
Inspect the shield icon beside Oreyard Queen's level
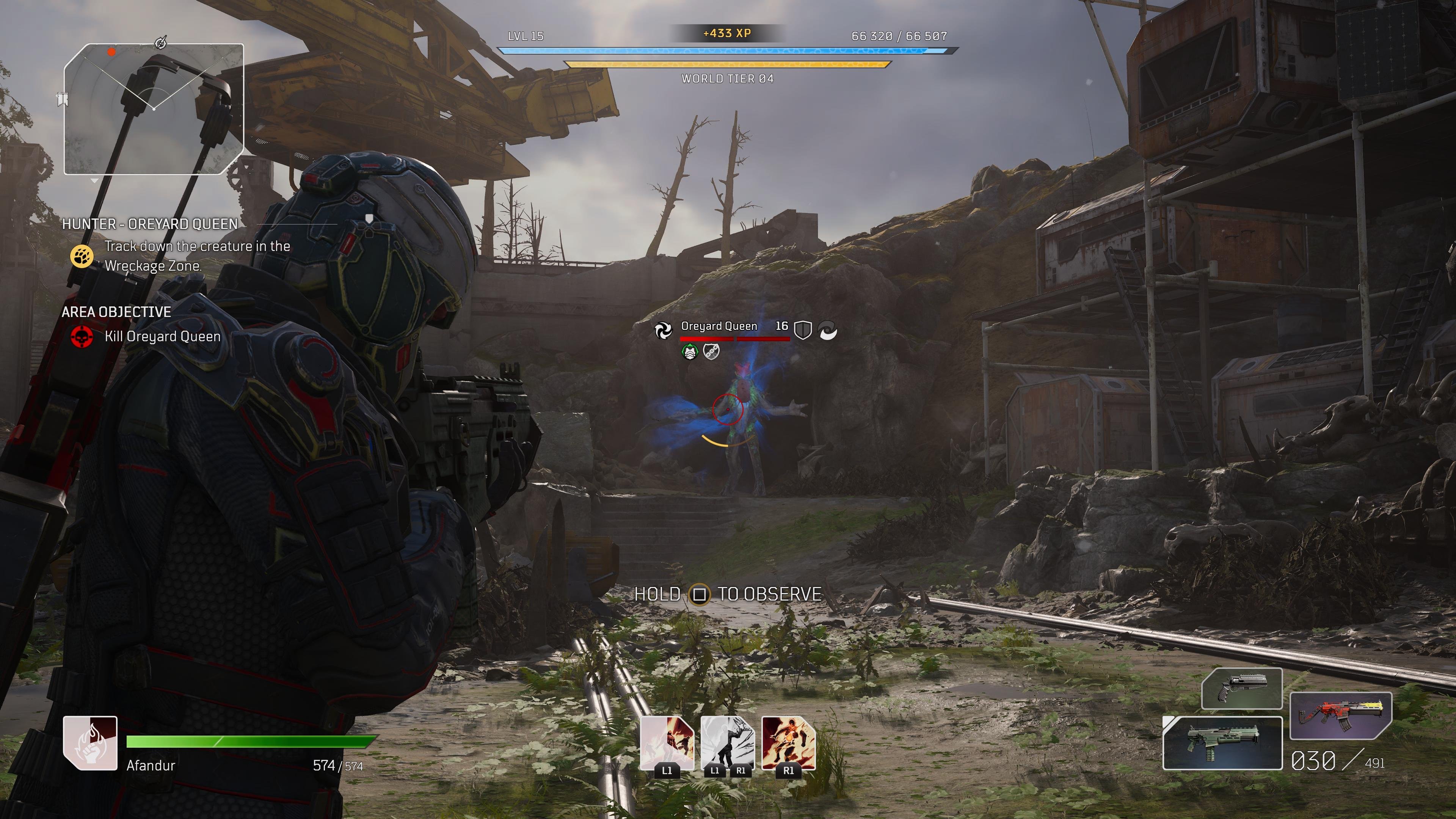tap(803, 330)
